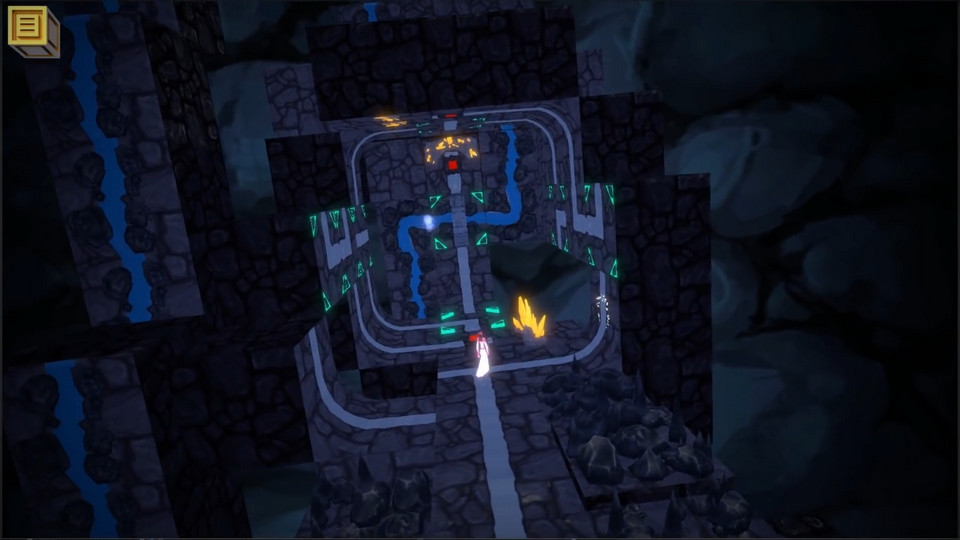Open the golden menu button
This screenshot has height=540, width=960.
tap(30, 27)
